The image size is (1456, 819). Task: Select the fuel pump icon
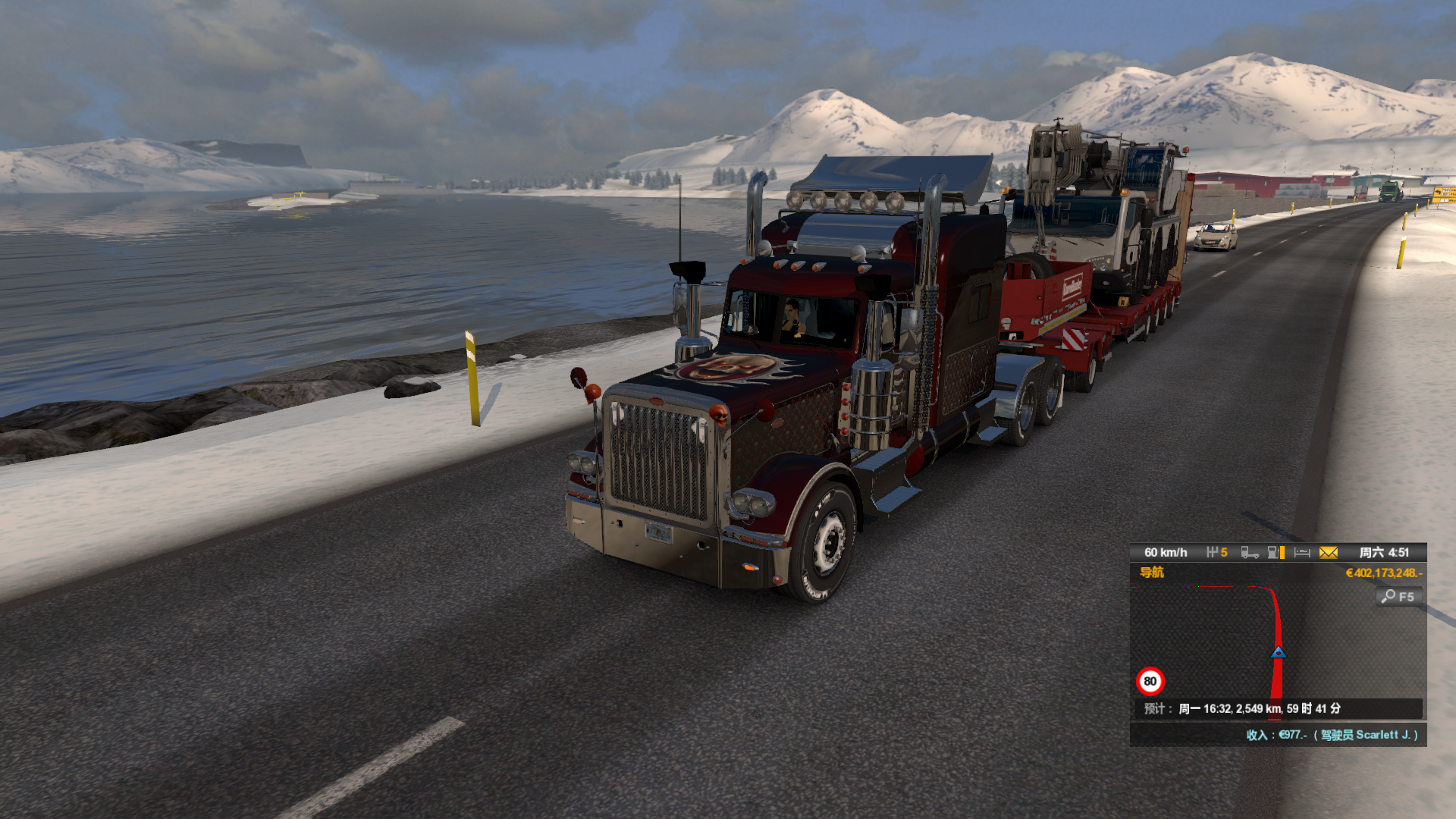tap(1276, 553)
